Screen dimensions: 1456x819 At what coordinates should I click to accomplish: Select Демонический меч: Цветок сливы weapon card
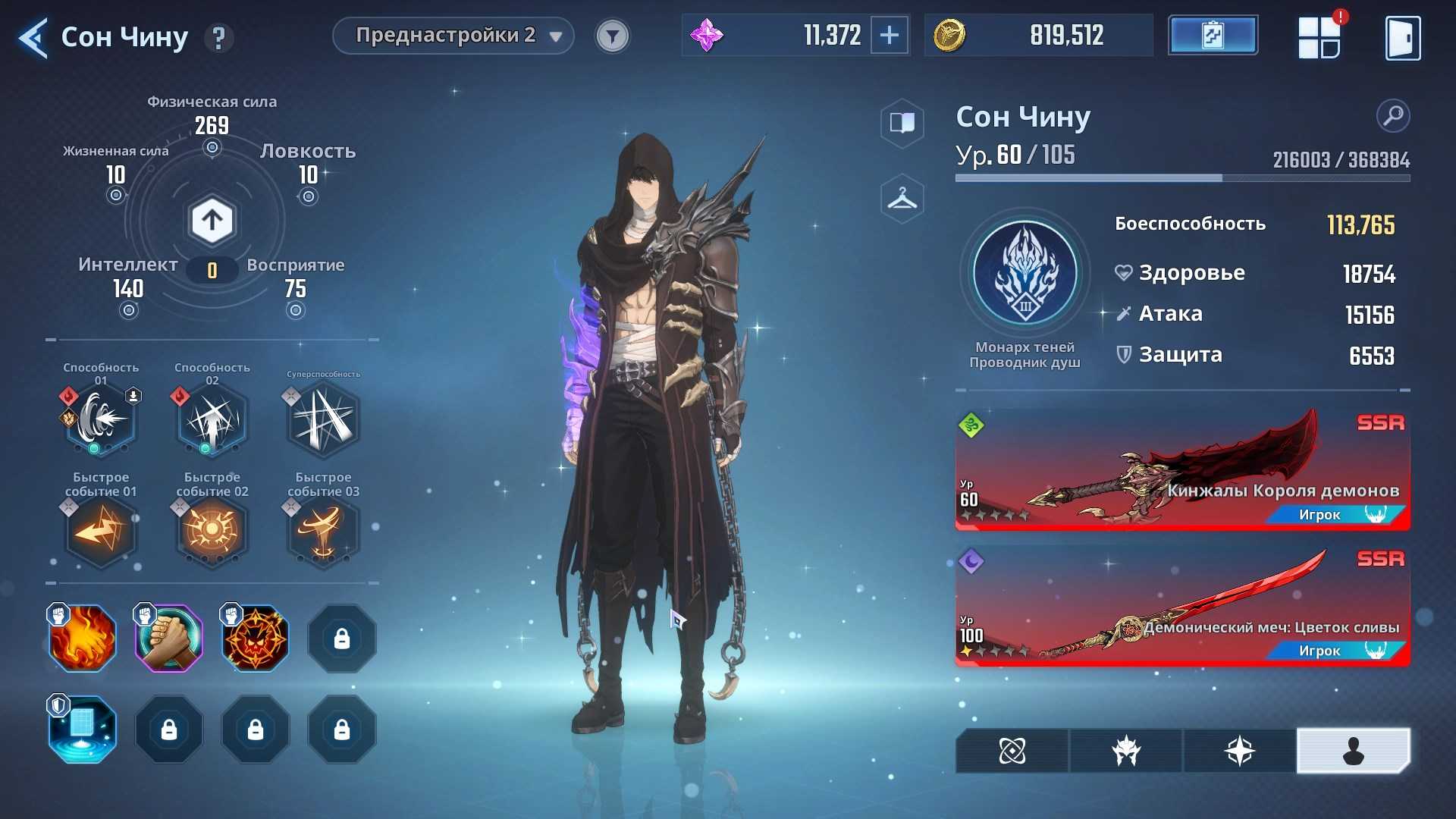pos(1182,607)
